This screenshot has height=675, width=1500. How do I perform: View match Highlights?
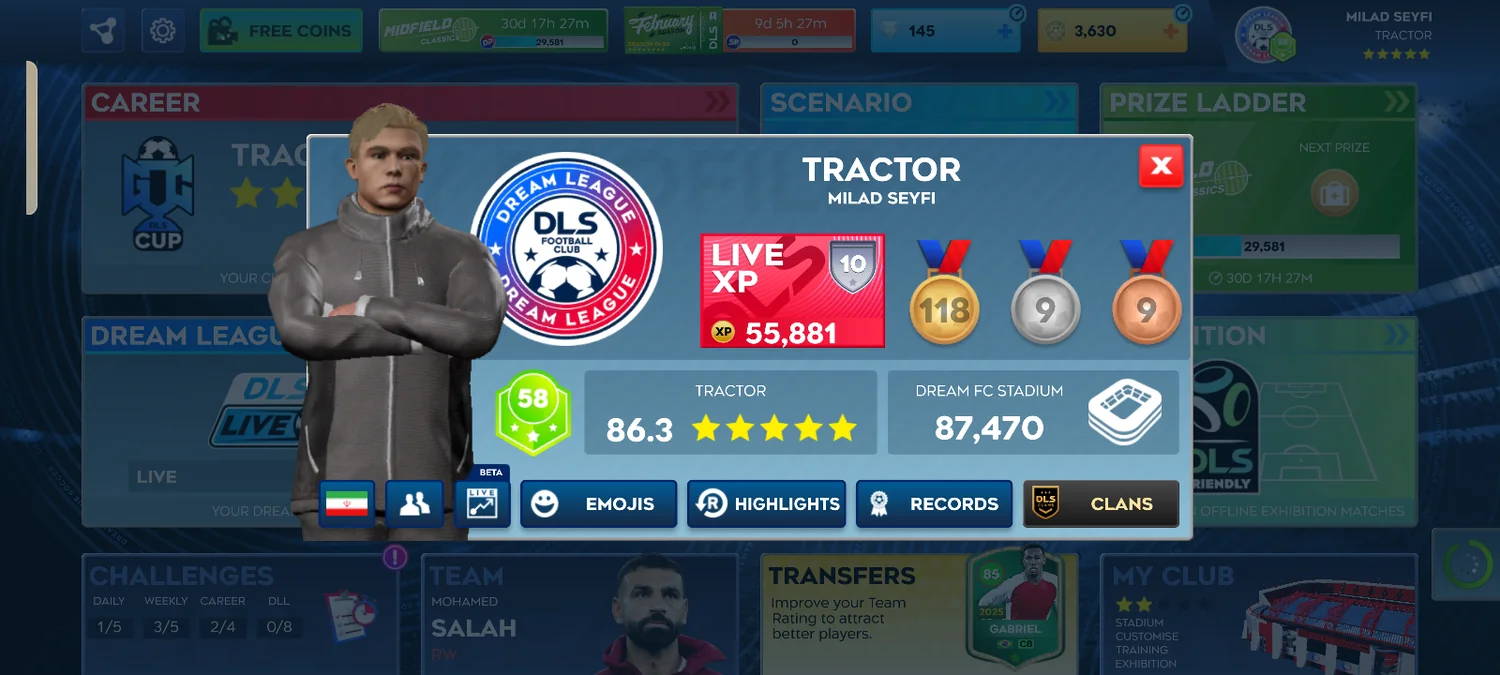[x=766, y=504]
